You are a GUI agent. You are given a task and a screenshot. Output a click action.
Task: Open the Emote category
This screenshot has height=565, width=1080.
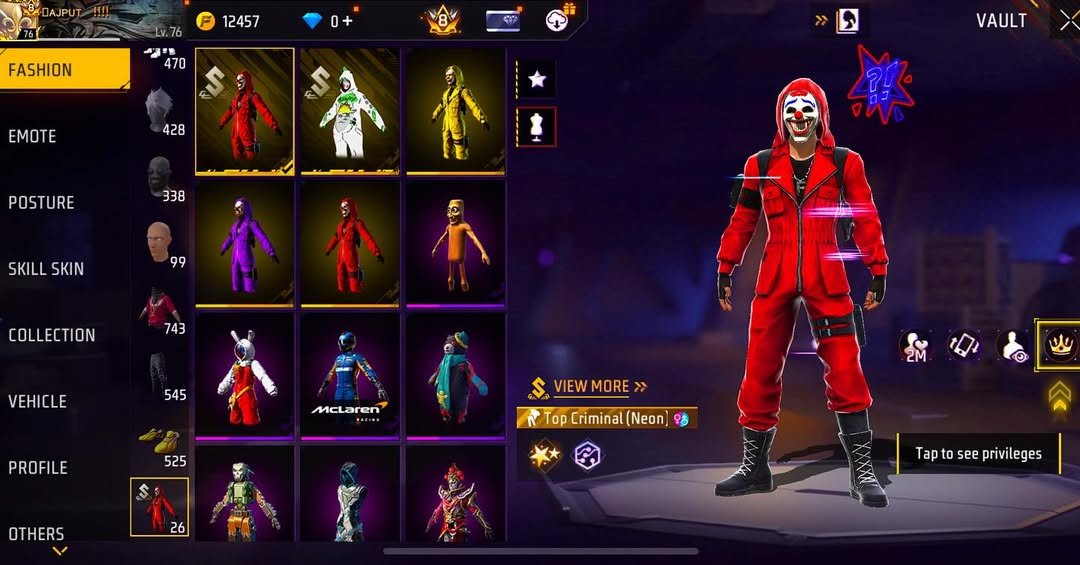pyautogui.click(x=33, y=136)
